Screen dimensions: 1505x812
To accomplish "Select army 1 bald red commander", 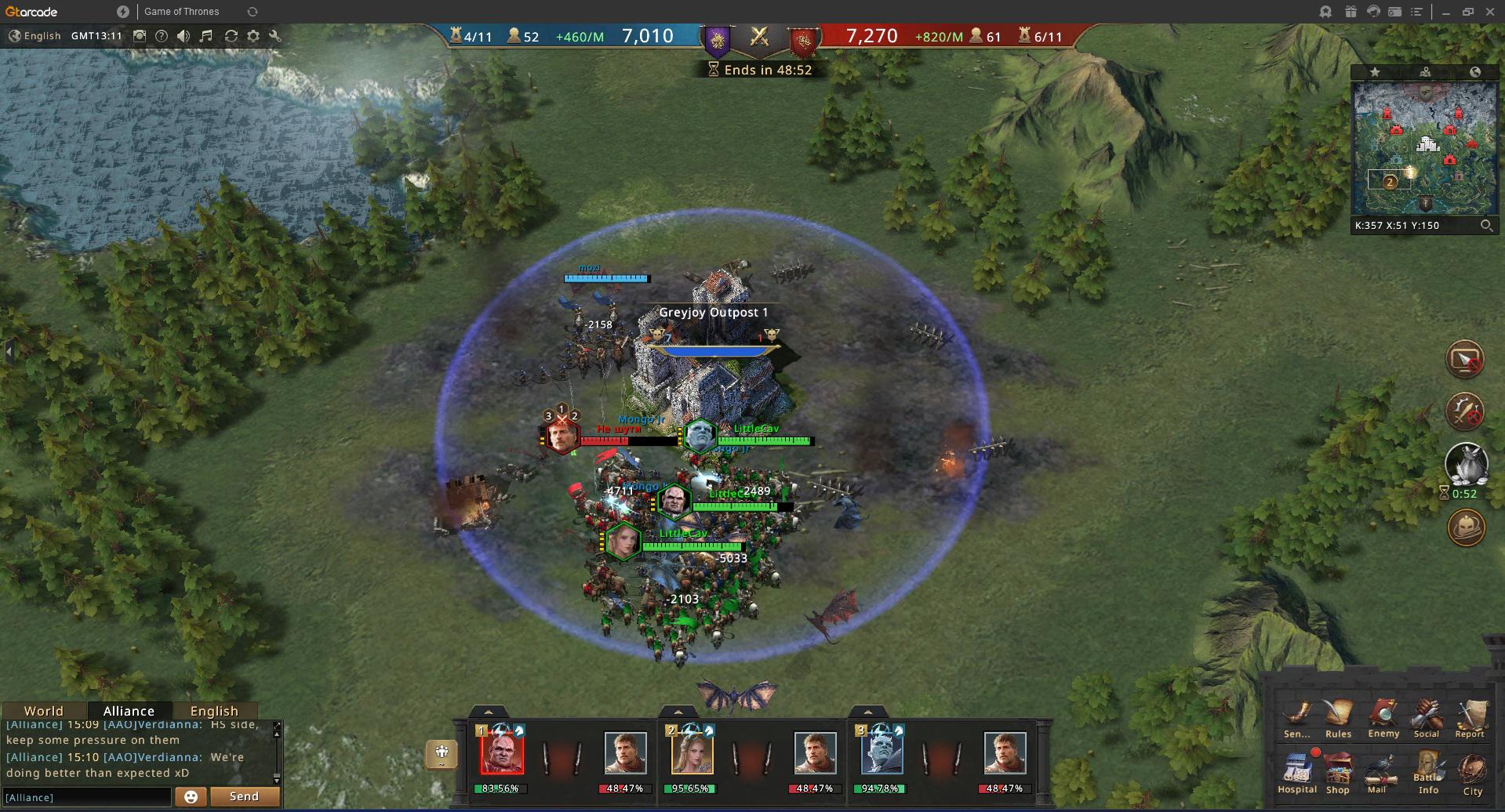I will pyautogui.click(x=502, y=752).
